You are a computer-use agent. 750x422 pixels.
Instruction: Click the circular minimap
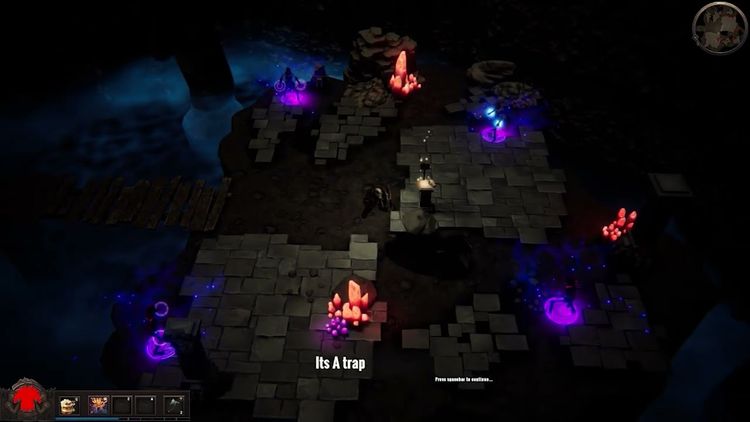coord(719,27)
